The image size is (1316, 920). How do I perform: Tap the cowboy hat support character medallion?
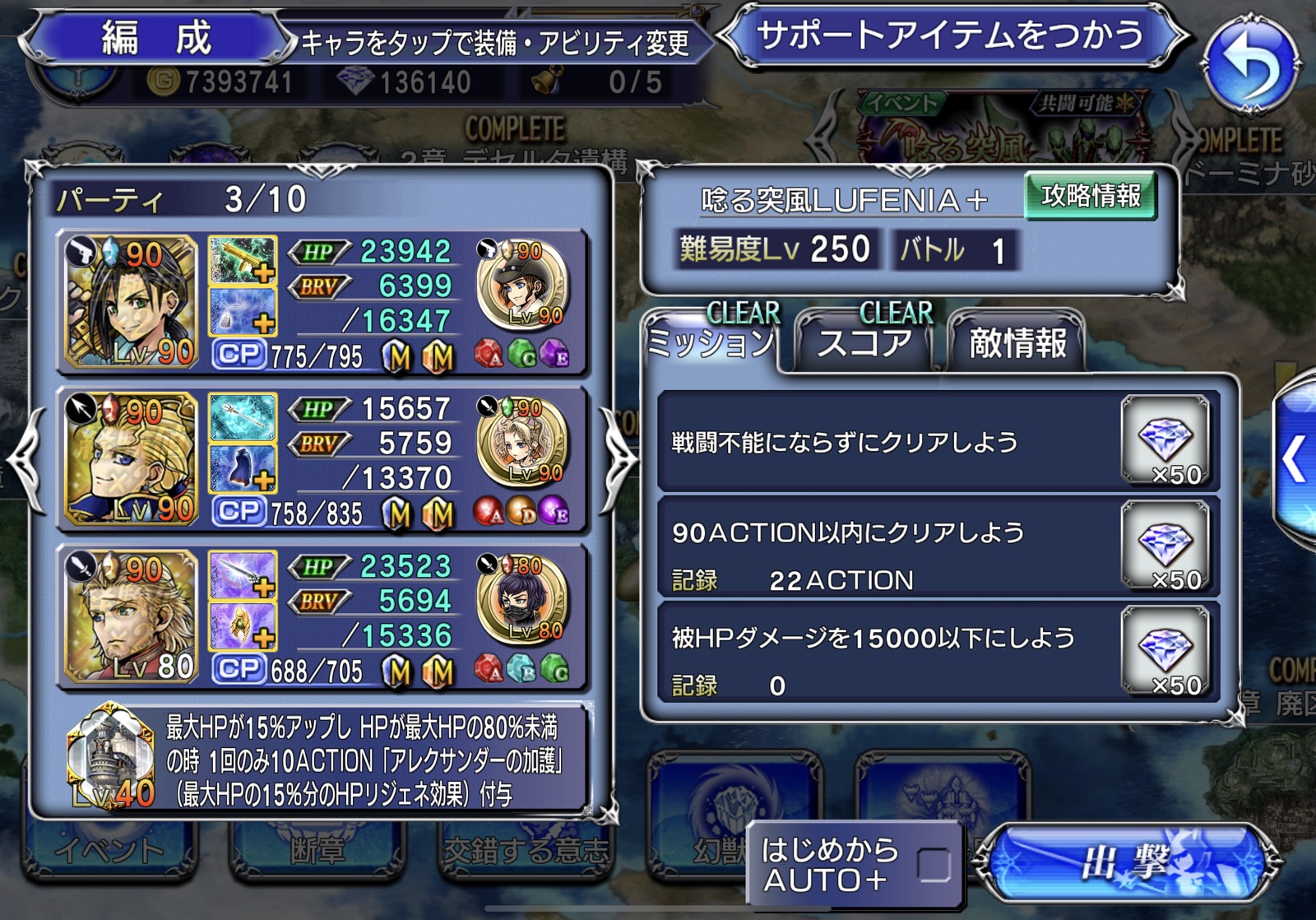(x=521, y=286)
